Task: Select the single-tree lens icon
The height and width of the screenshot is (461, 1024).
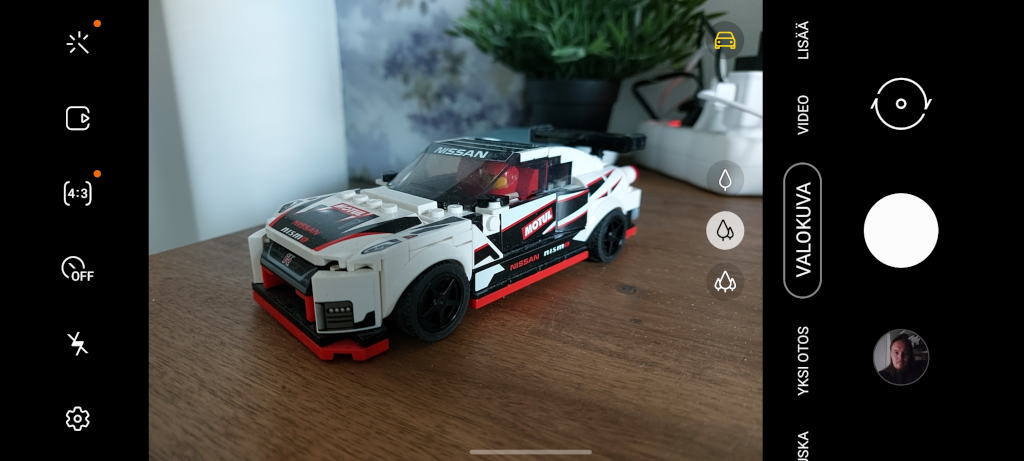Action: (x=725, y=179)
